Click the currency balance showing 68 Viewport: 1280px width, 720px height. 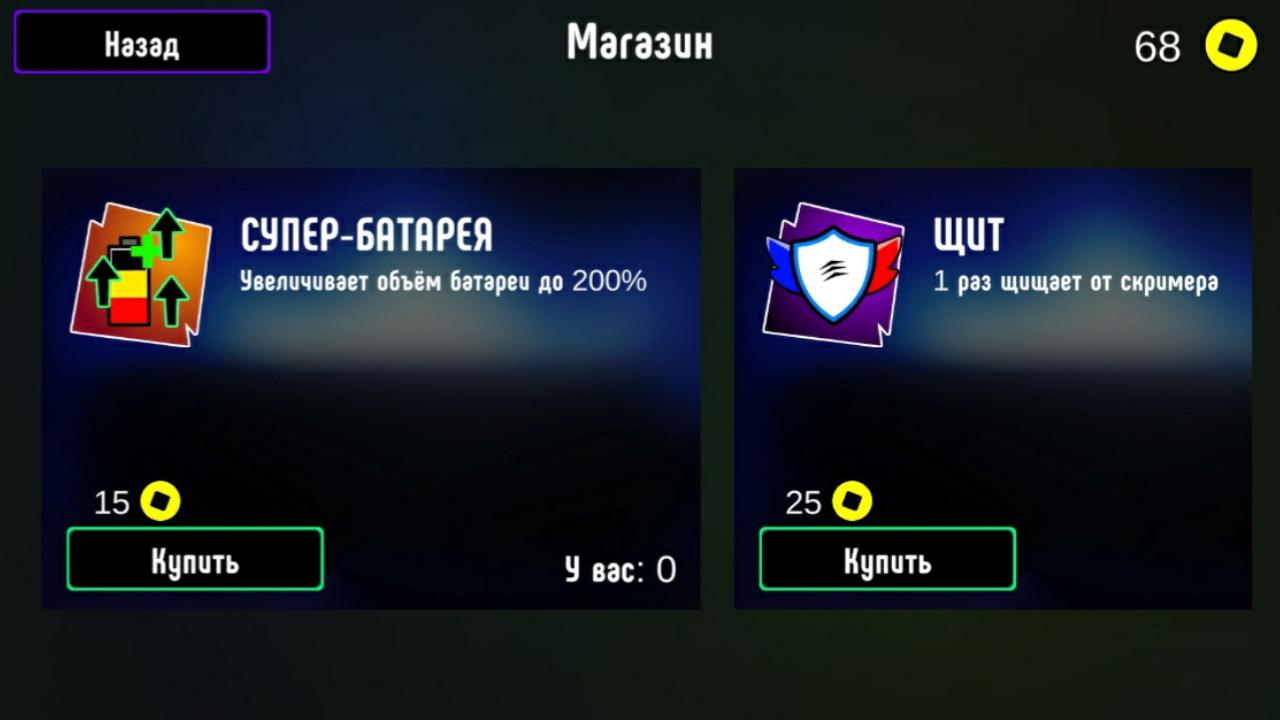click(1157, 46)
